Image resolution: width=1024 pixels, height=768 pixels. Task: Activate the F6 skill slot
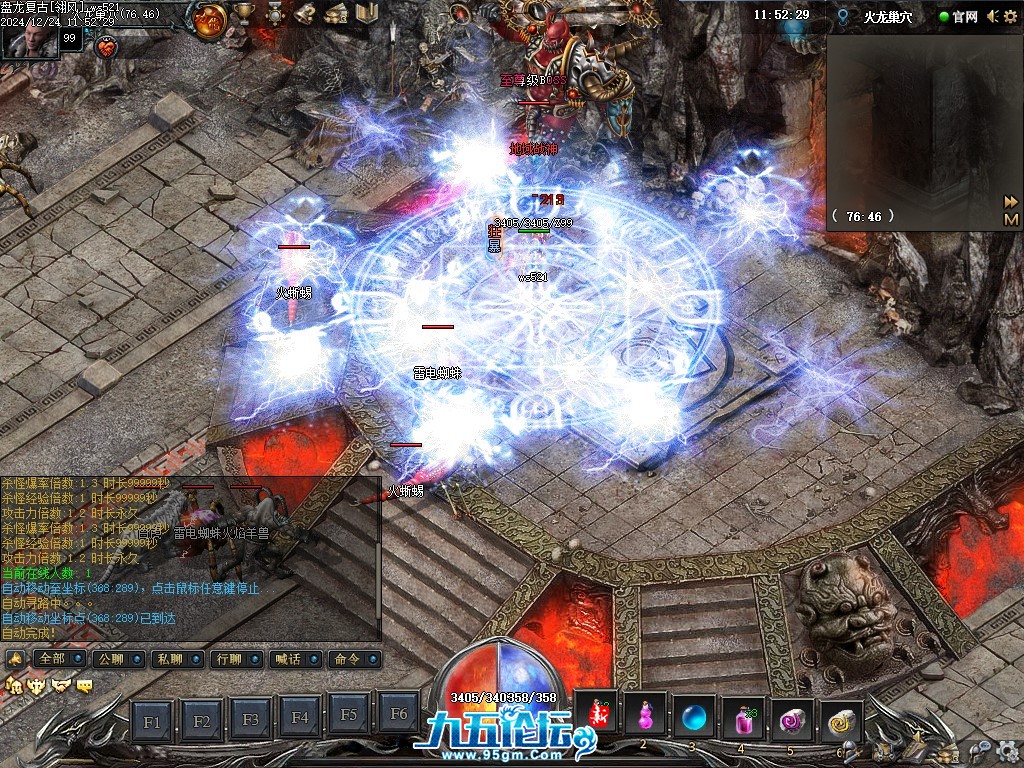click(398, 714)
